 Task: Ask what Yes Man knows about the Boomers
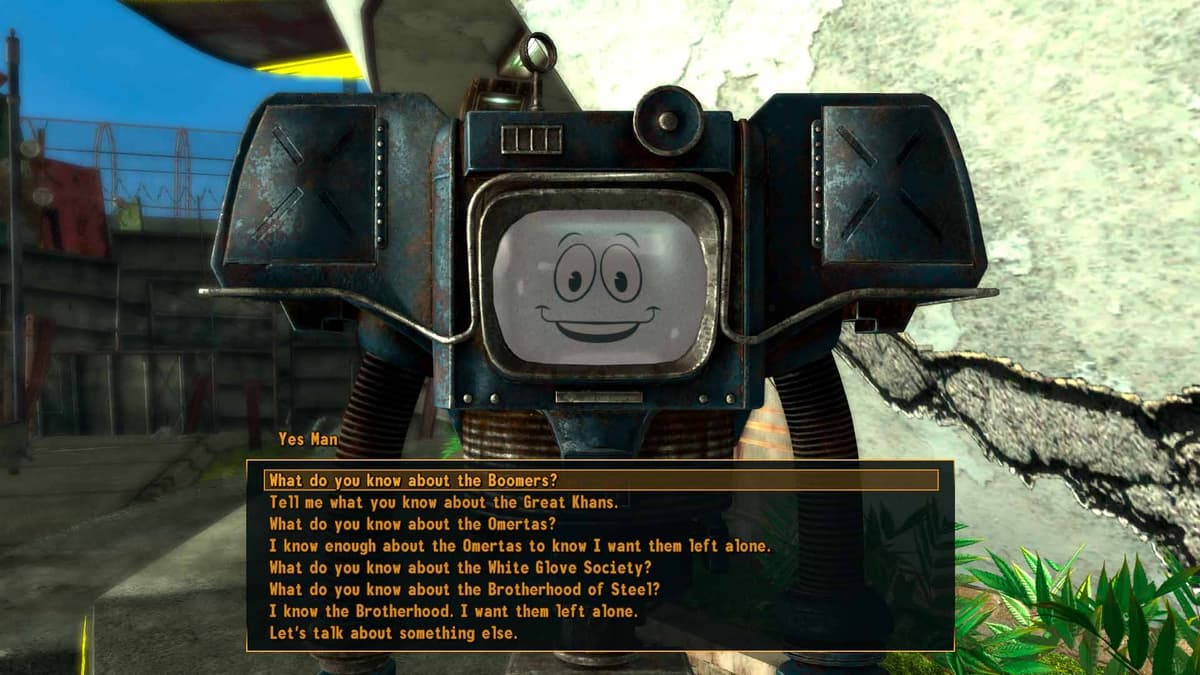(x=413, y=481)
